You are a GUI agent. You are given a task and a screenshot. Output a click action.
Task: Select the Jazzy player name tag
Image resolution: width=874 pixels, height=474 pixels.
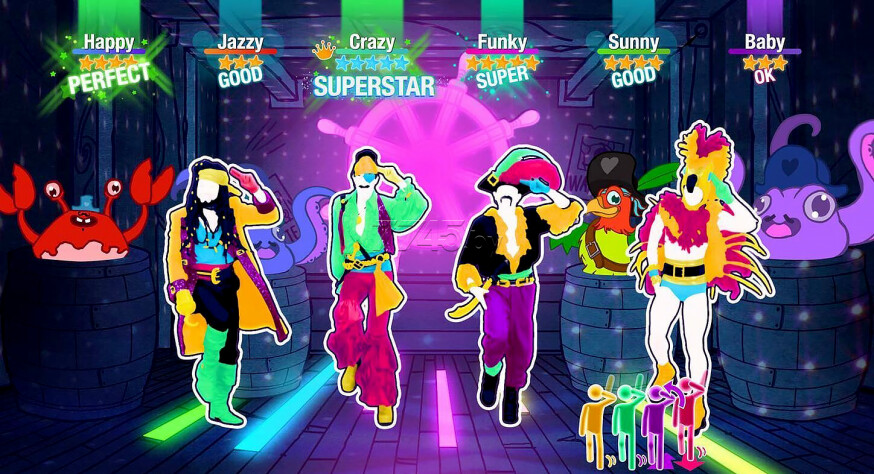pos(240,42)
